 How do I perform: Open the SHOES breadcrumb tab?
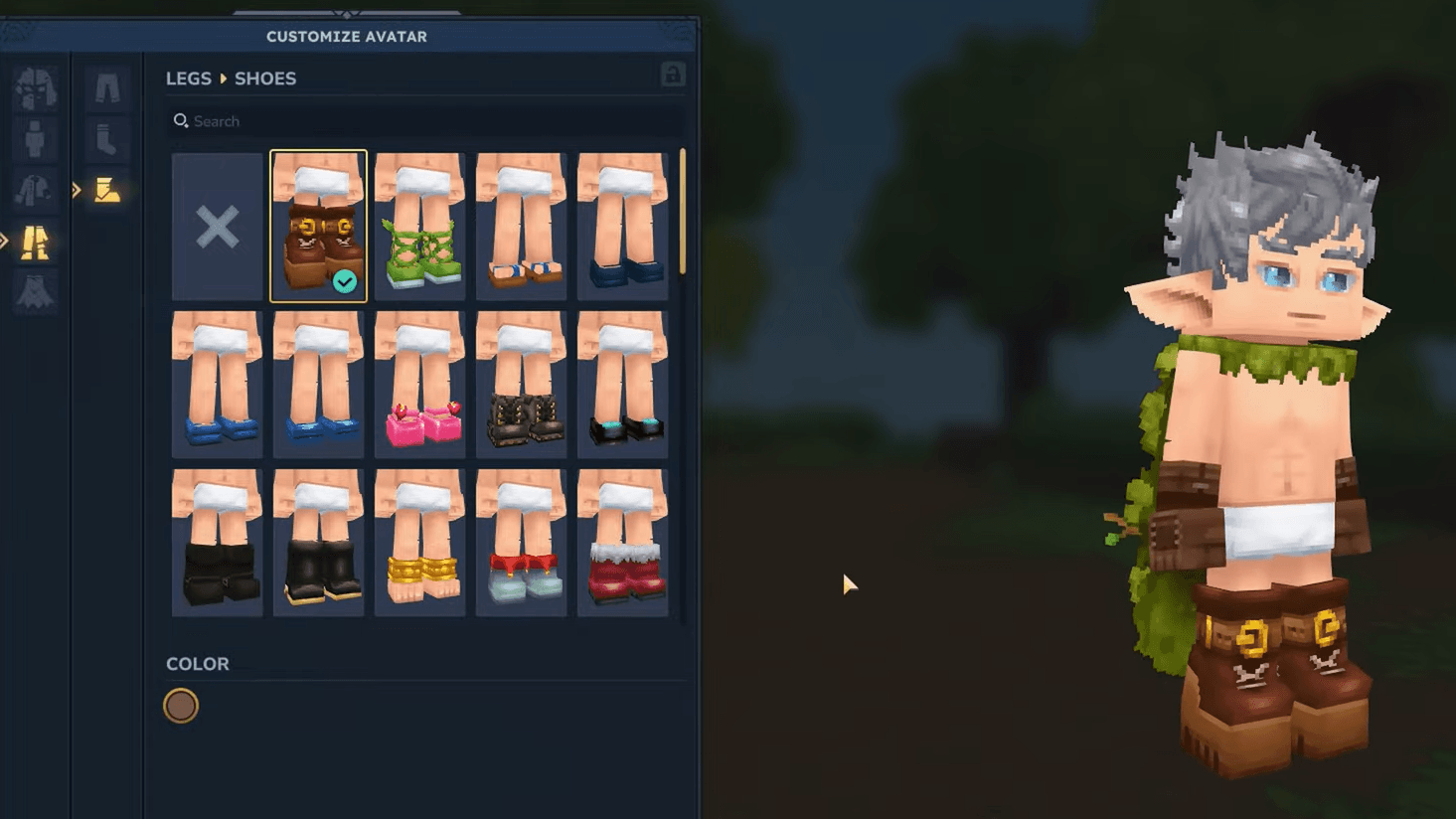264,79
